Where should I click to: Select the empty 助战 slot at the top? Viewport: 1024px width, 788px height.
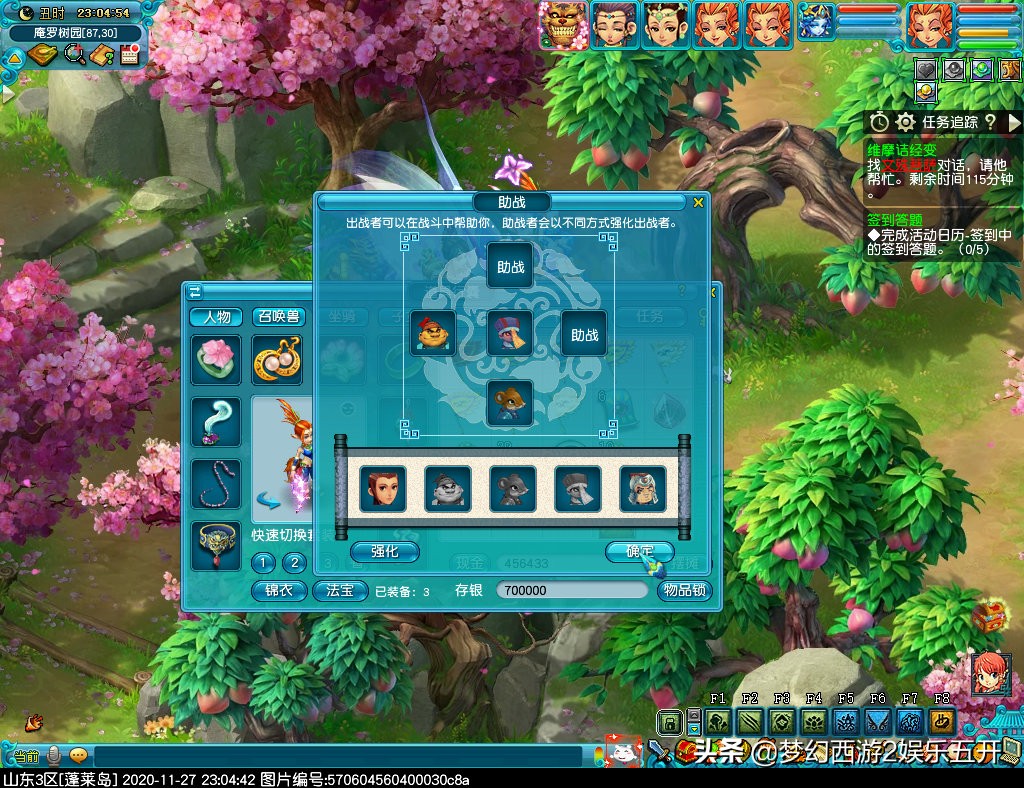coord(510,266)
